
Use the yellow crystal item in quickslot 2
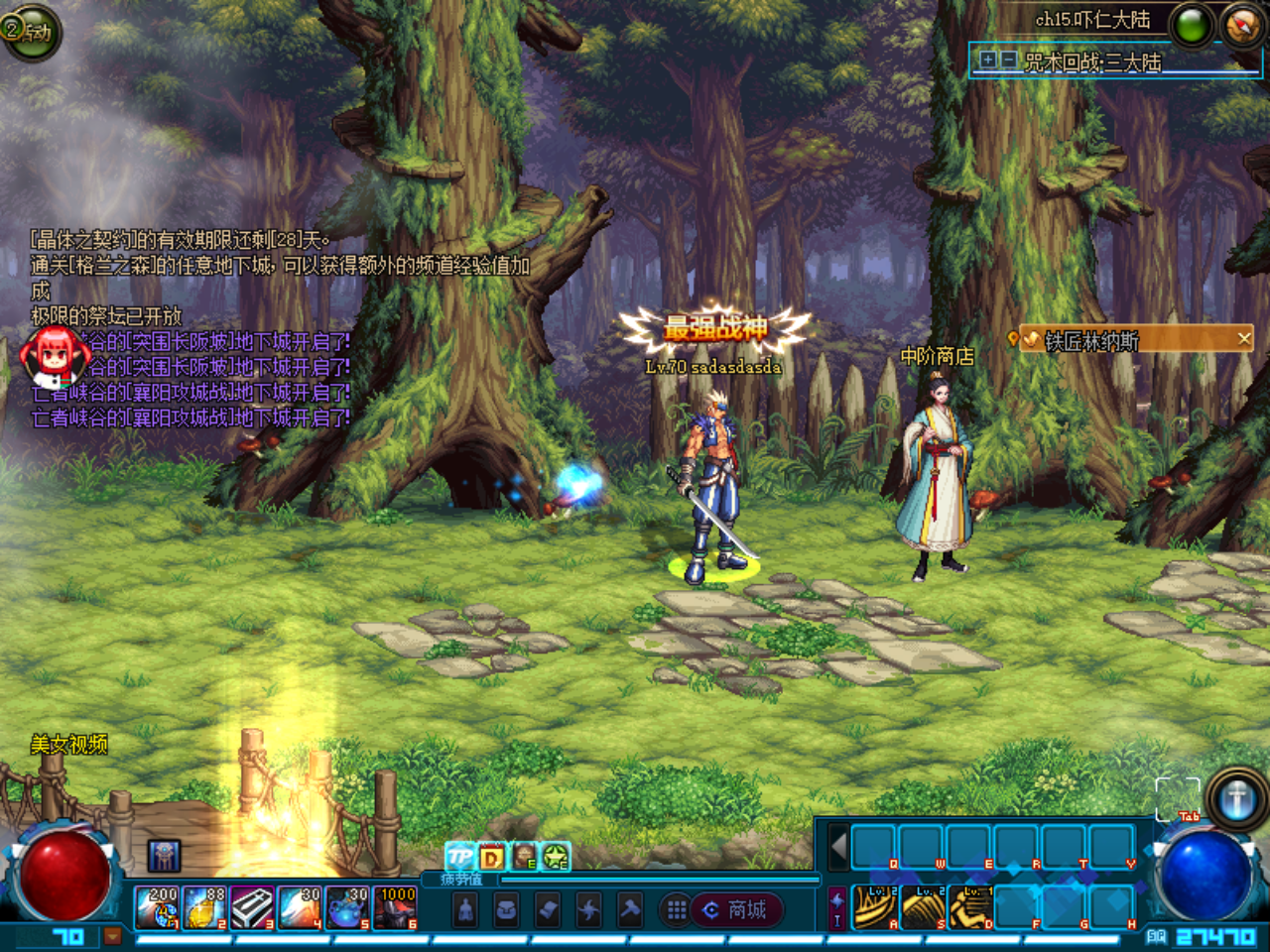pos(204,908)
